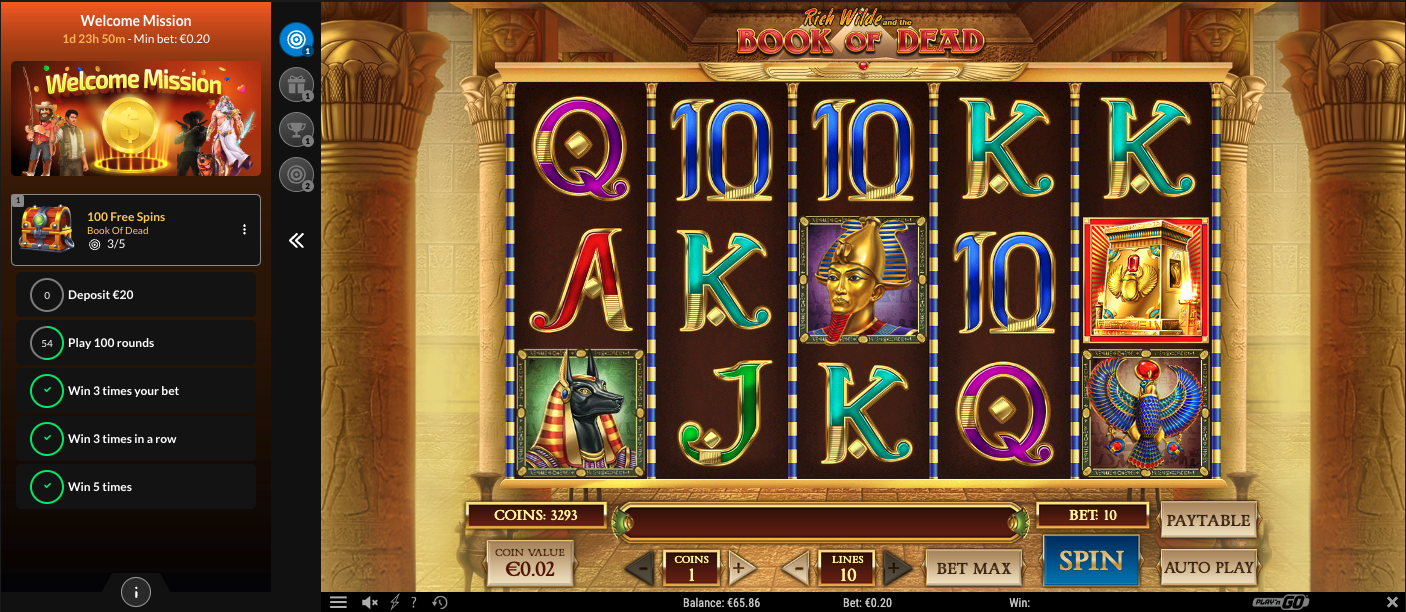The image size is (1406, 612).
Task: Open the gift box rewards tab
Action: tap(296, 86)
